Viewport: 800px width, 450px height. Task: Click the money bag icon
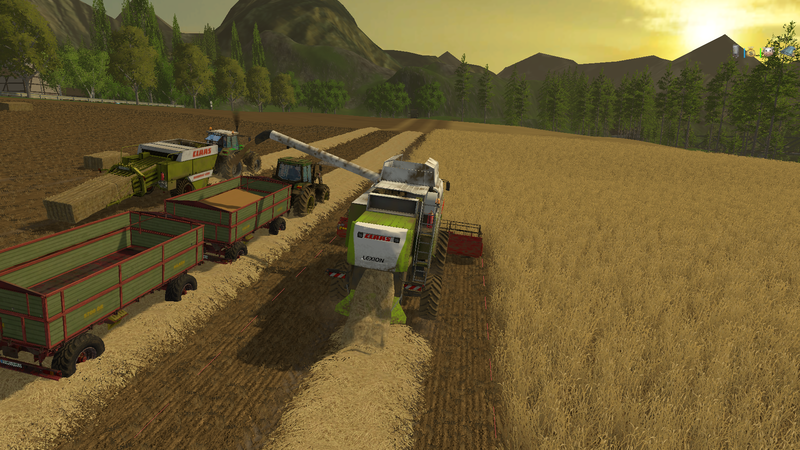(x=750, y=53)
